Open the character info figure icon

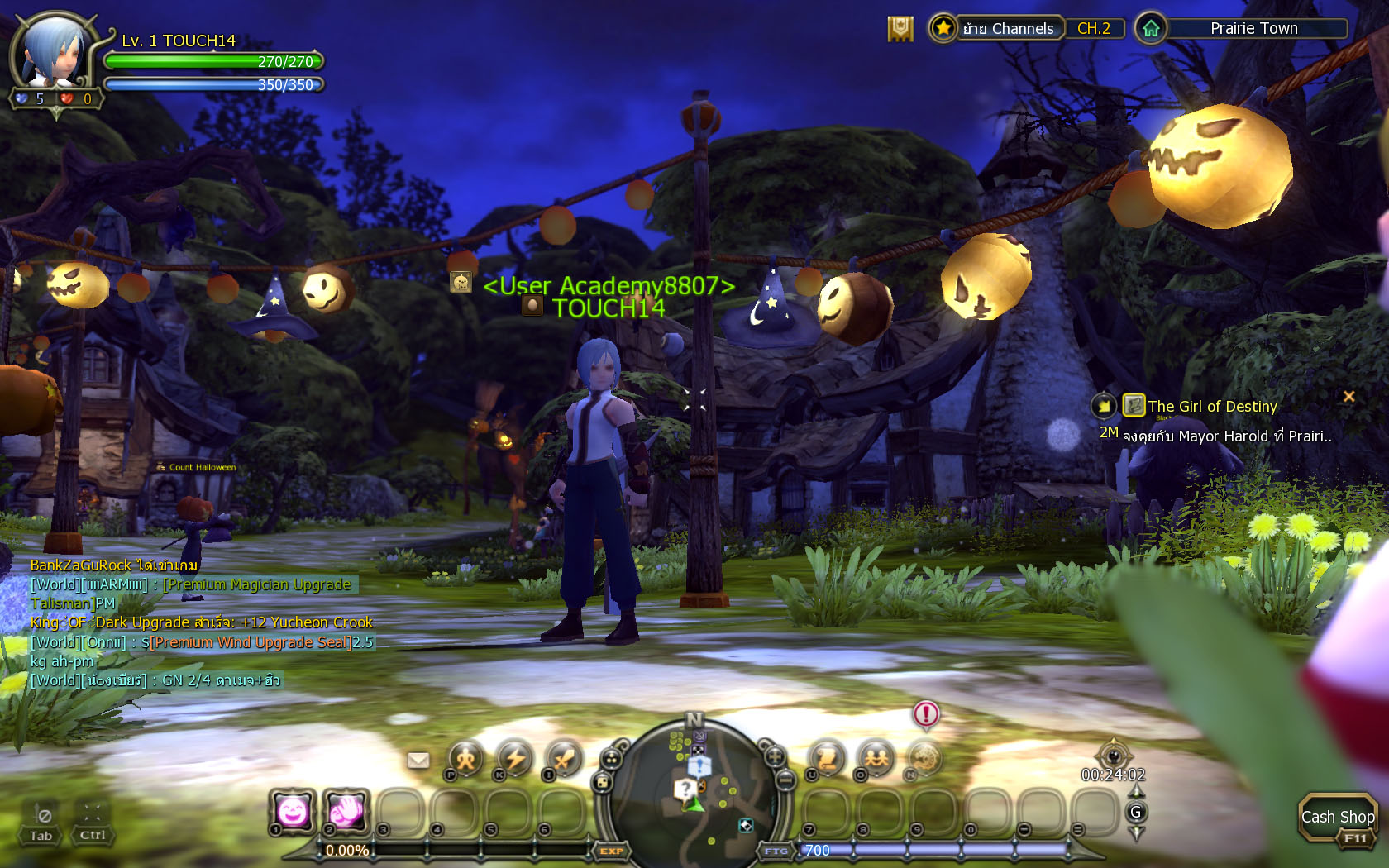point(466,758)
